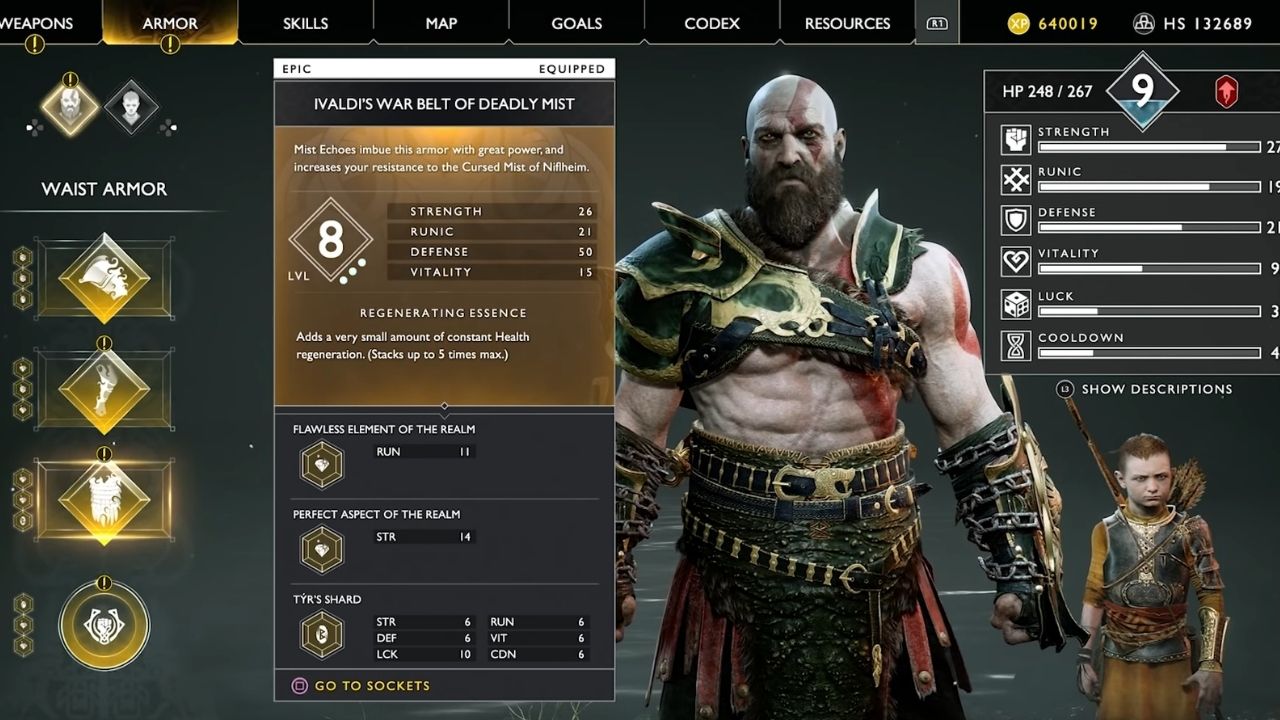The image size is (1280, 720).
Task: Select the Defense shield stat icon
Action: [1014, 221]
